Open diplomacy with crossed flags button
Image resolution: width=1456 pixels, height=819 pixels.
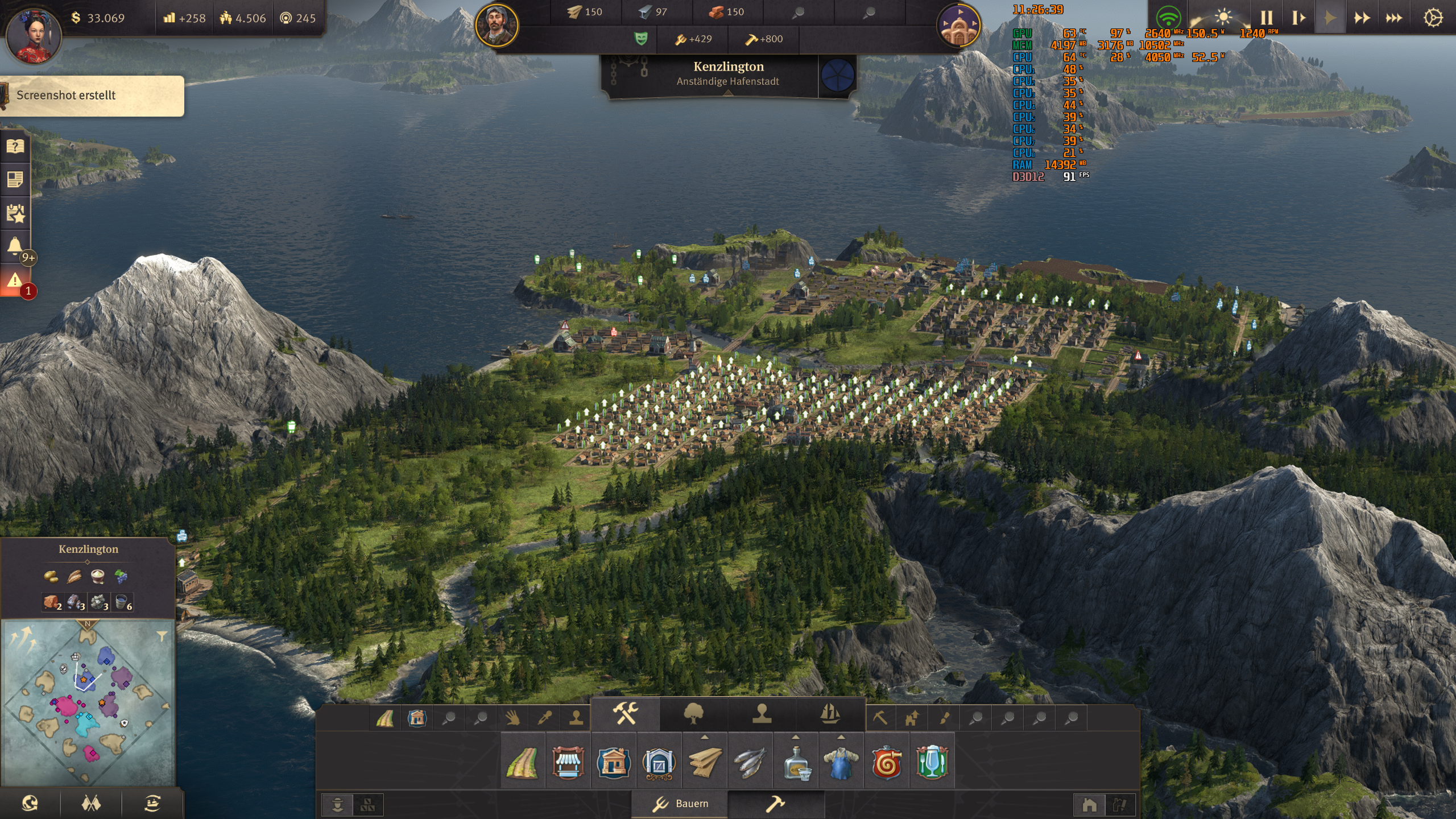[x=91, y=803]
